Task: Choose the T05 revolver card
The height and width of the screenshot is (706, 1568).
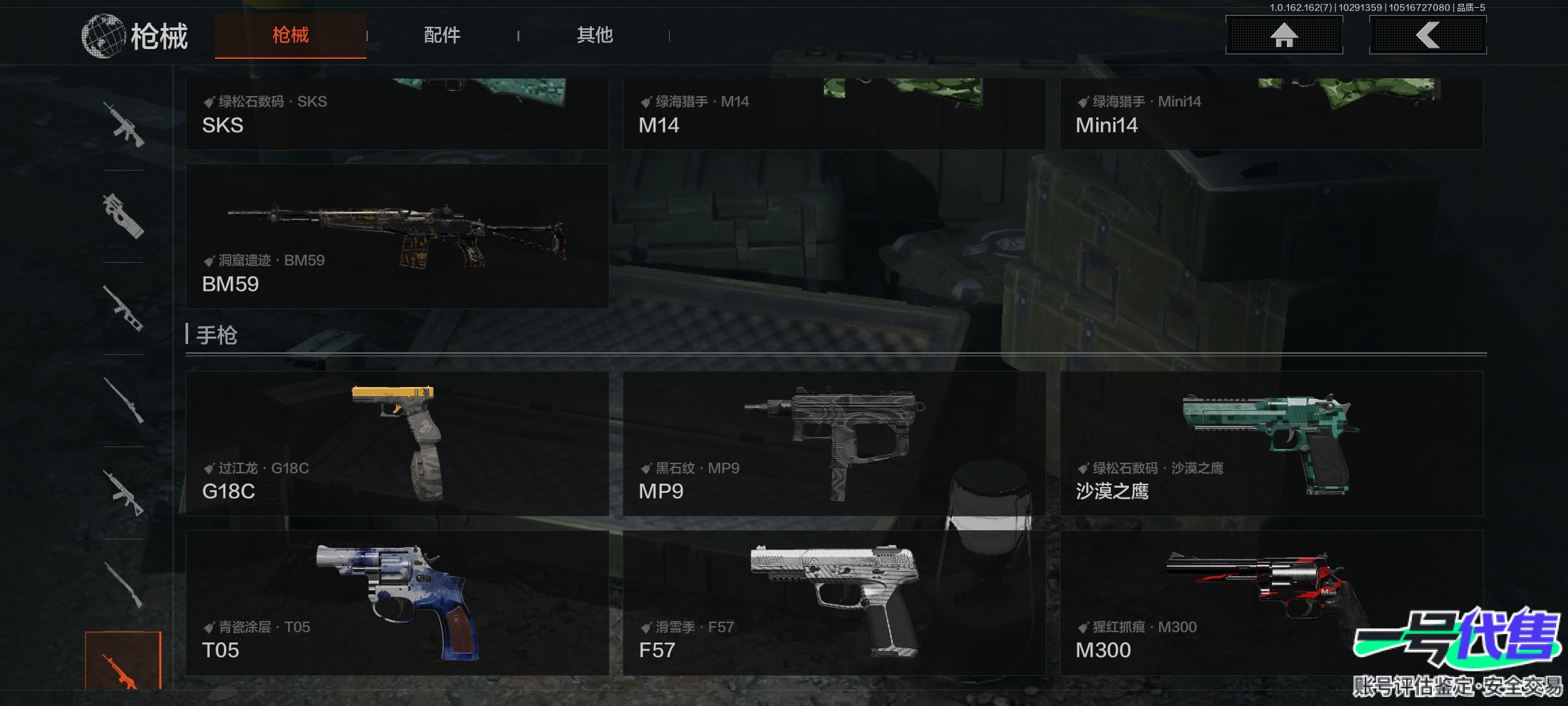Action: [397, 603]
